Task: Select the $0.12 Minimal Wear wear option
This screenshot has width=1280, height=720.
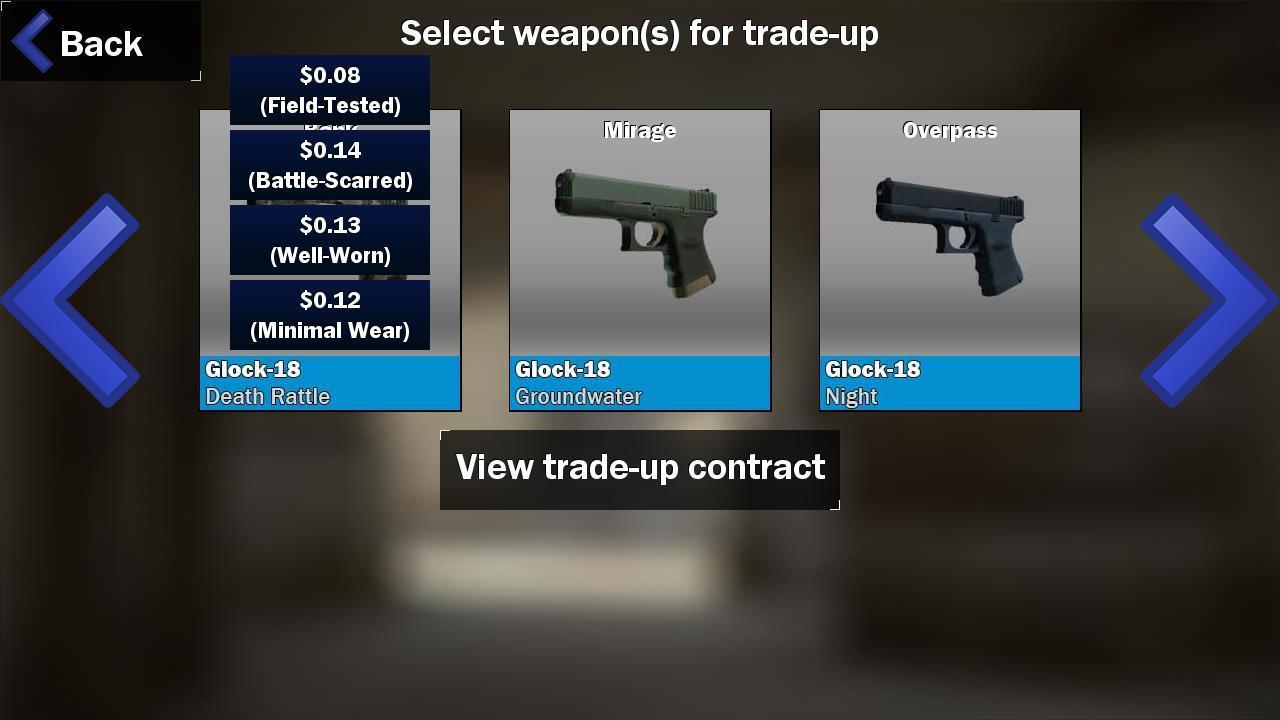Action: click(330, 315)
